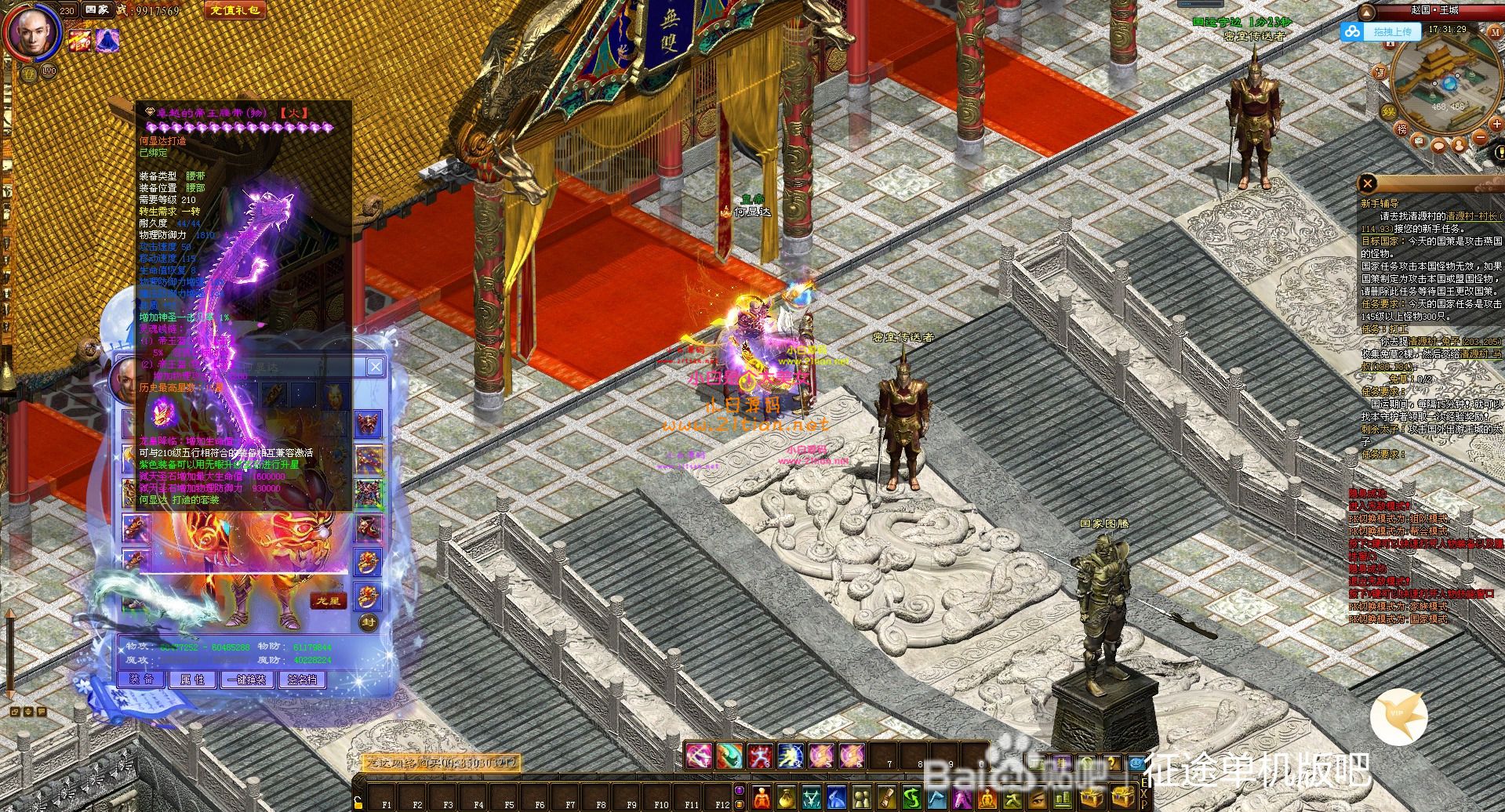Switch to the 属性 attributes tab

click(x=192, y=680)
